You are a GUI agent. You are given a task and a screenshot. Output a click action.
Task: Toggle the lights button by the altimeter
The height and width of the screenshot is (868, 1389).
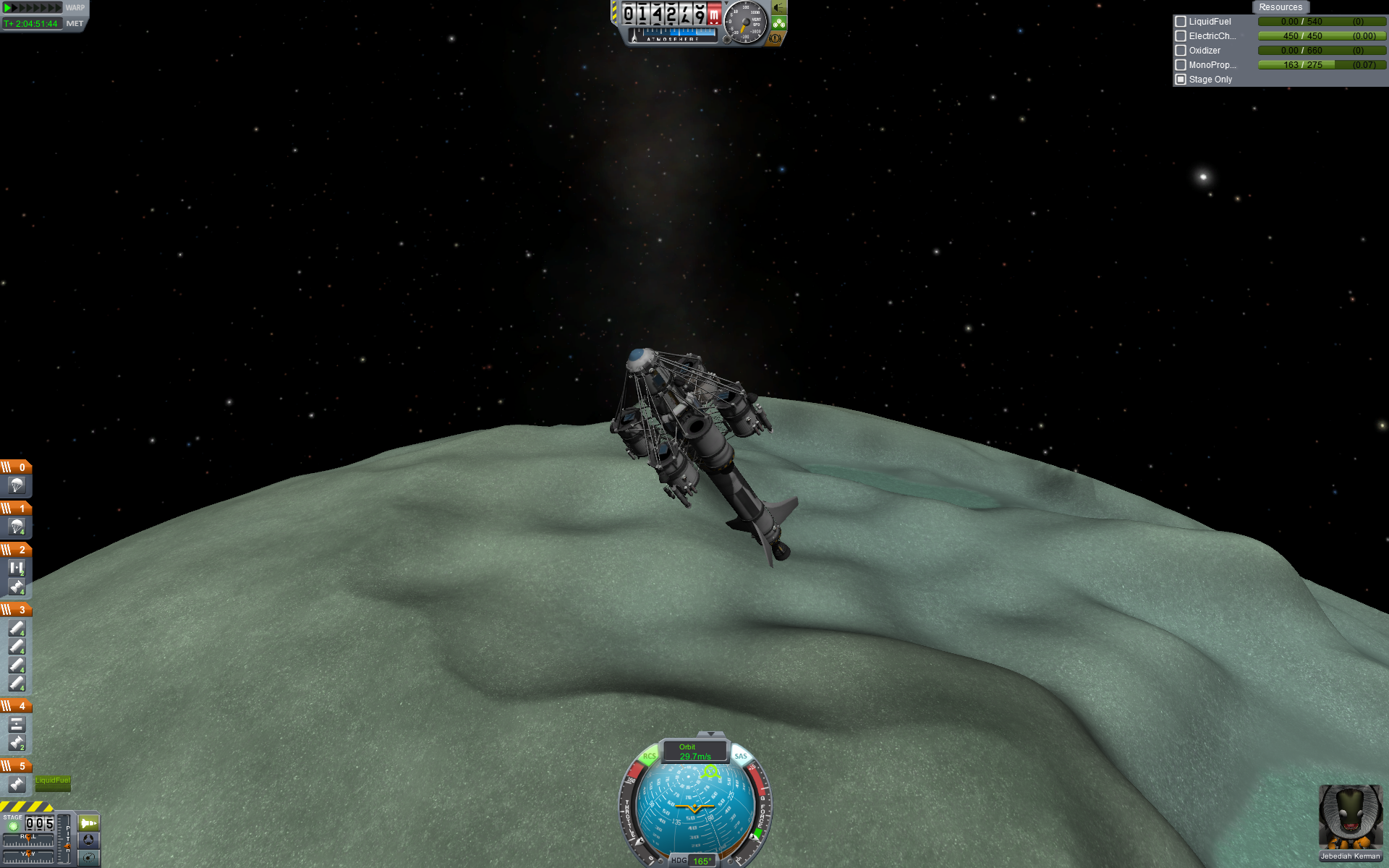(x=779, y=8)
